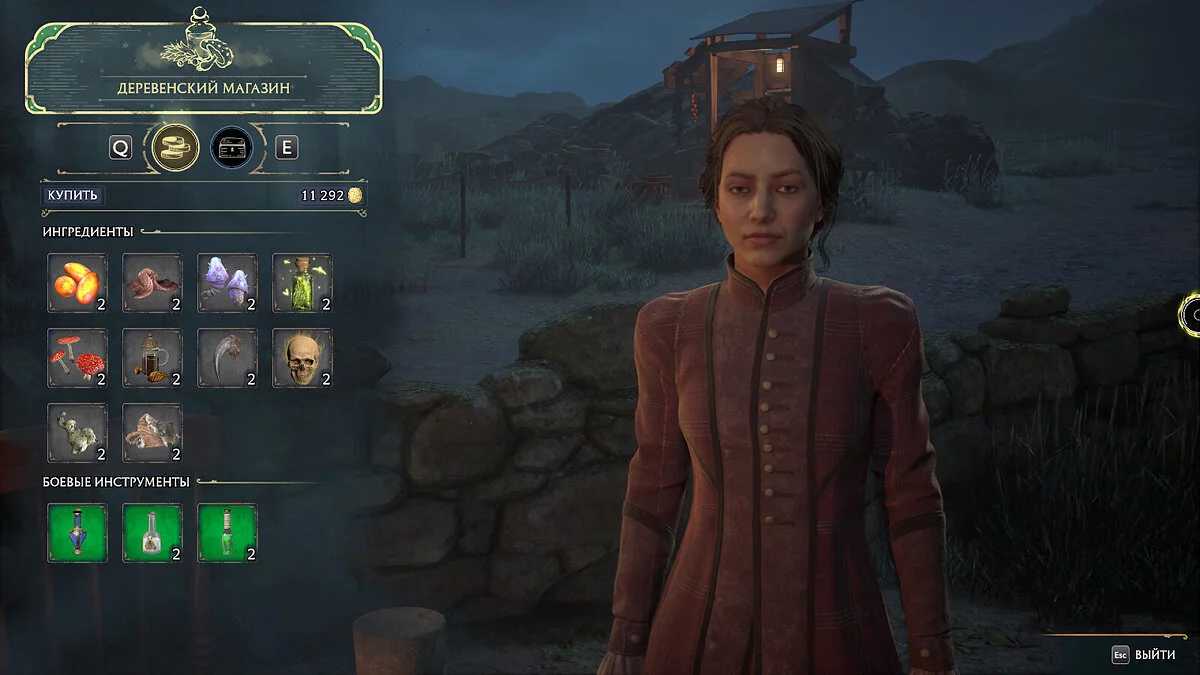Choose the green glowing vial ingredient
1200x675 pixels.
pyautogui.click(x=302, y=283)
